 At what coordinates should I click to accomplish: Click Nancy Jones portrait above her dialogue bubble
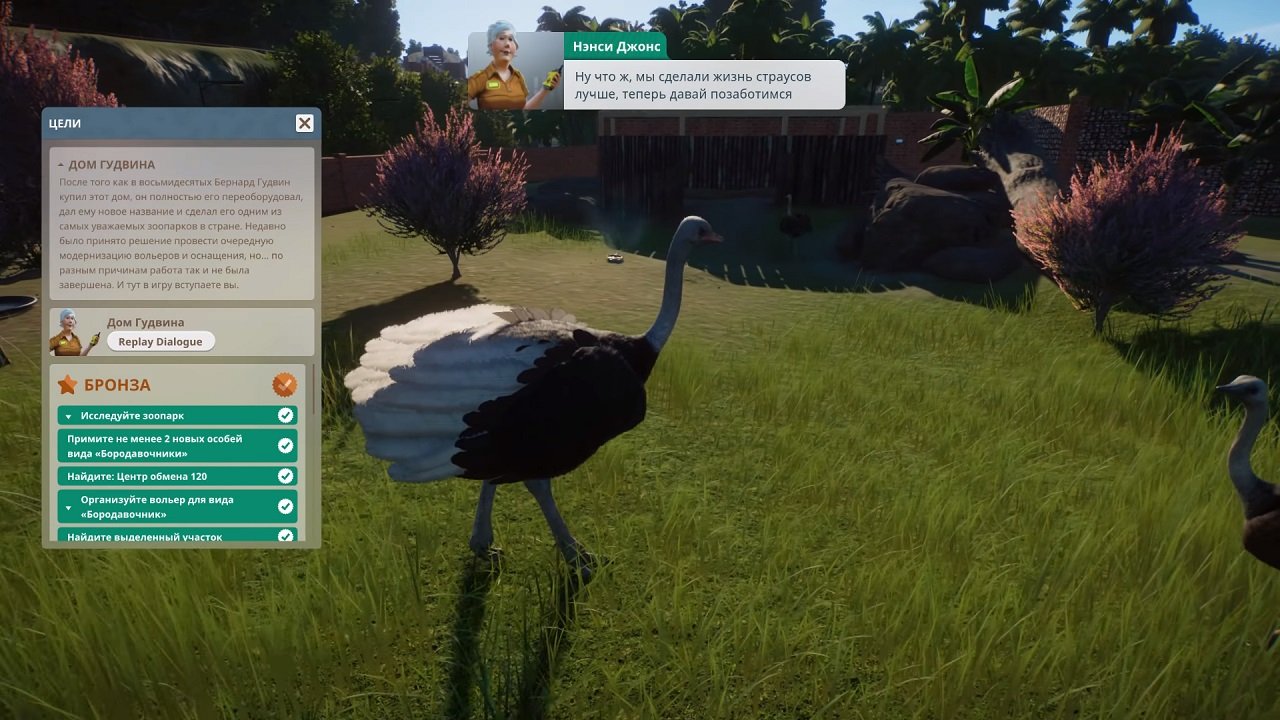(509, 63)
